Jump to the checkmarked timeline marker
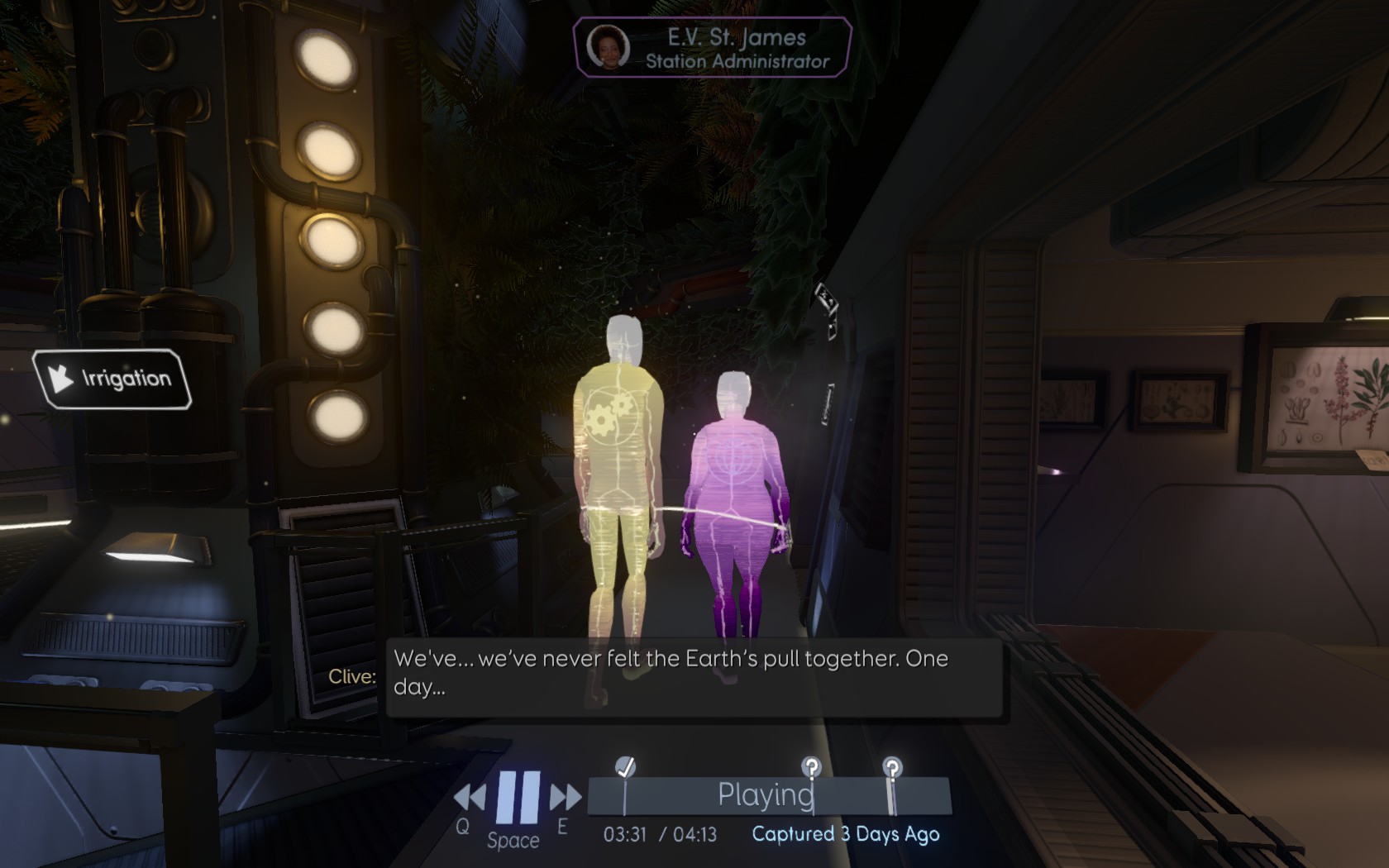Image resolution: width=1389 pixels, height=868 pixels. (626, 769)
